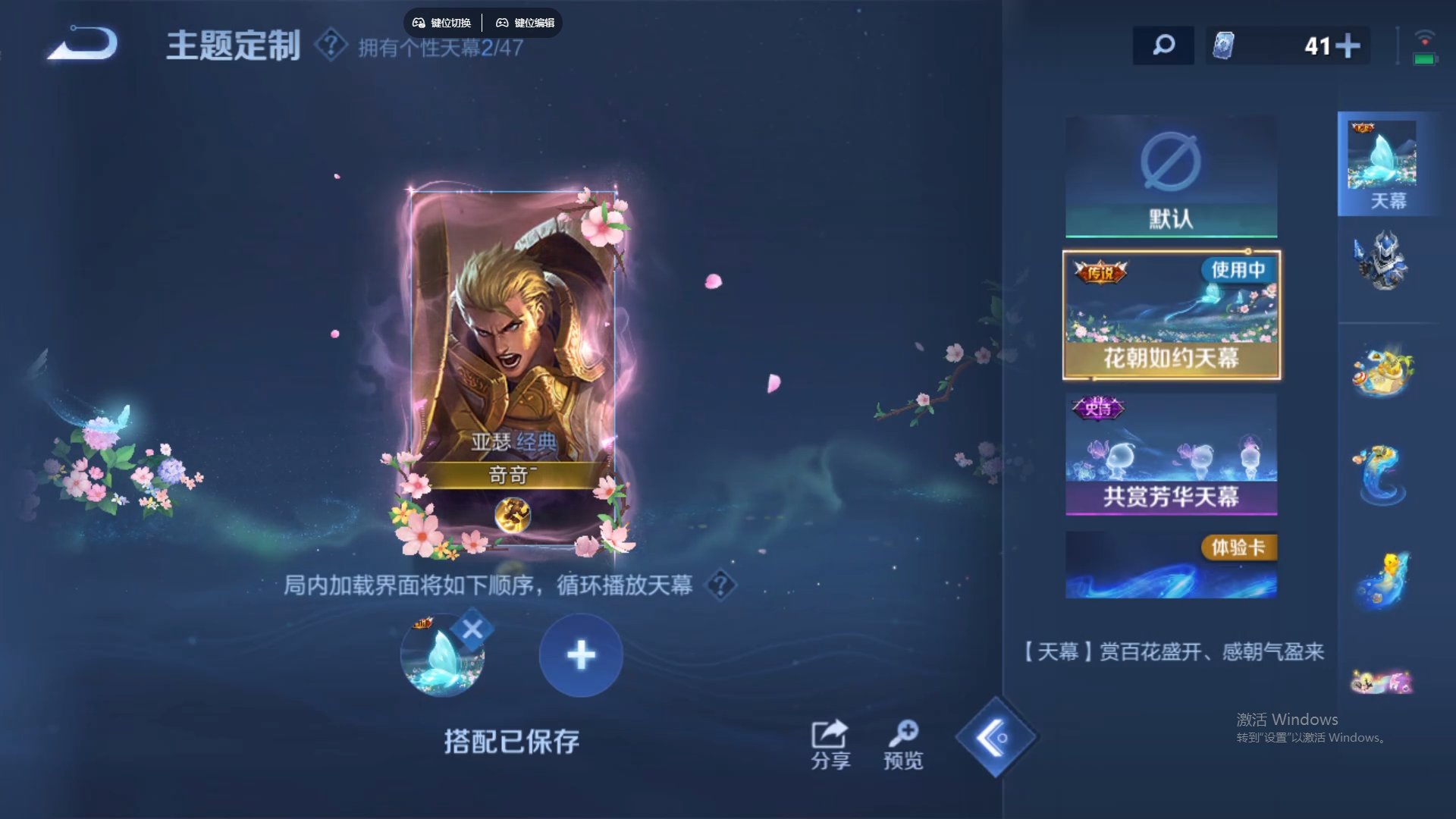Open search with the magnifier icon
The width and height of the screenshot is (1456, 819).
click(1163, 46)
